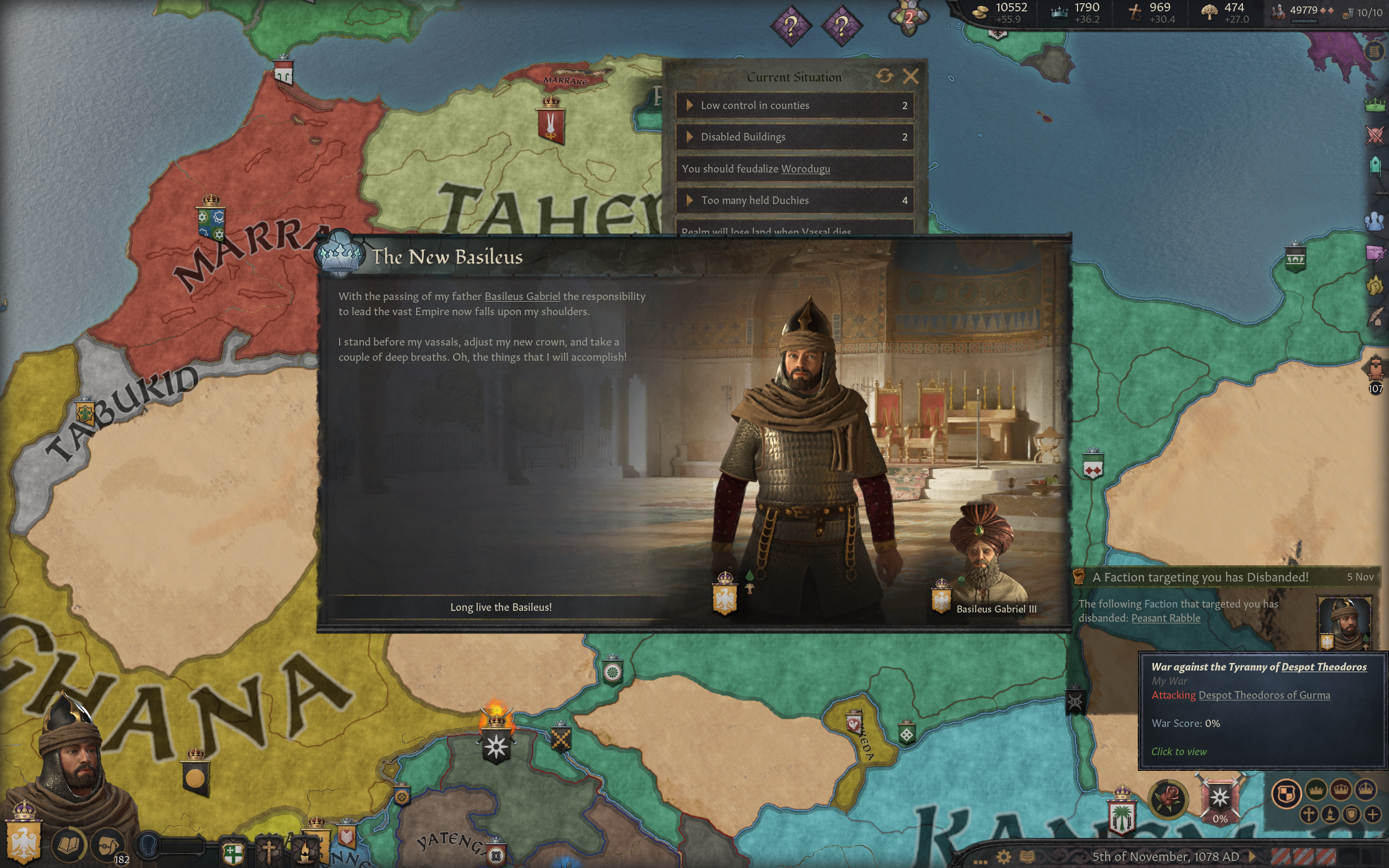
Task: Select the Faith map mode cross
Action: 1309,814
